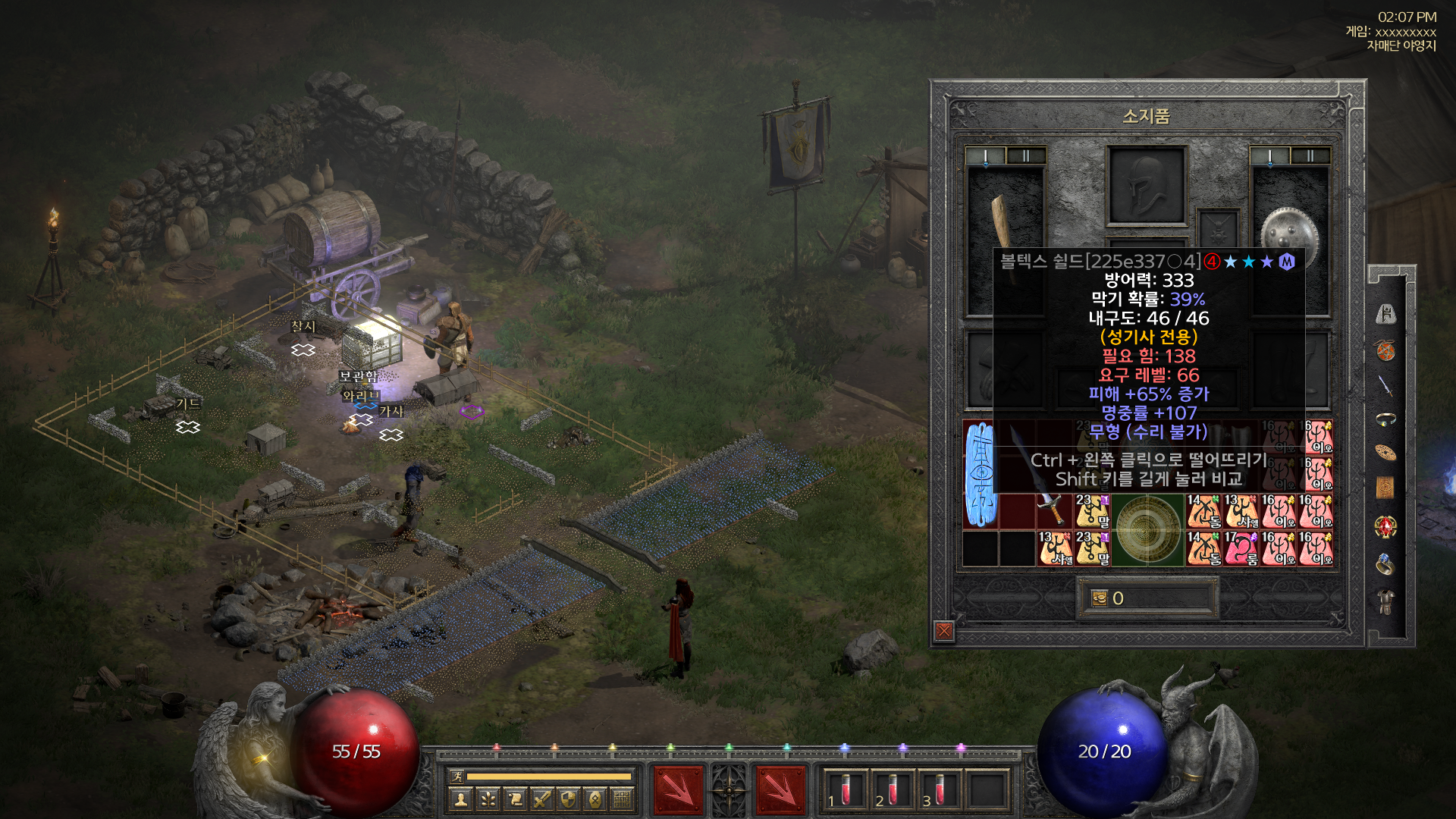This screenshot has height=819, width=1456.
Task: Select the pink level 17 rune
Action: [1241, 548]
